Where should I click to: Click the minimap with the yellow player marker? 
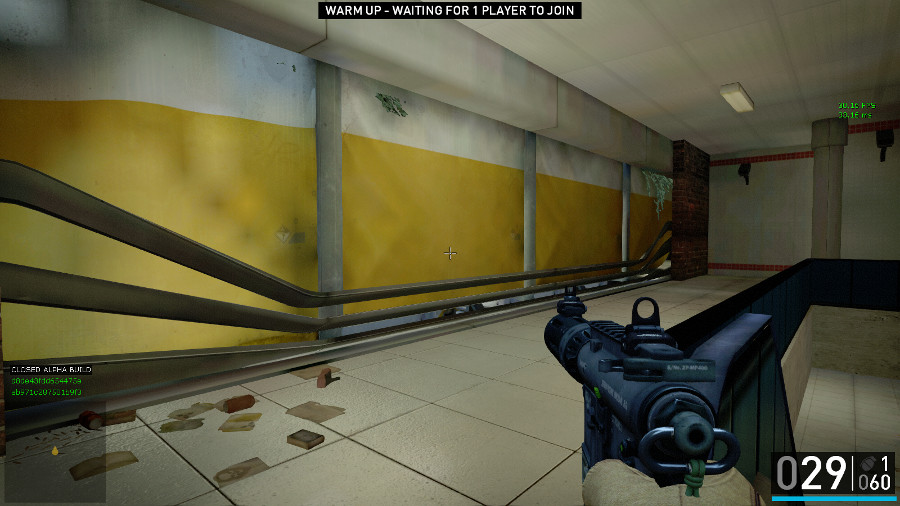(55, 450)
